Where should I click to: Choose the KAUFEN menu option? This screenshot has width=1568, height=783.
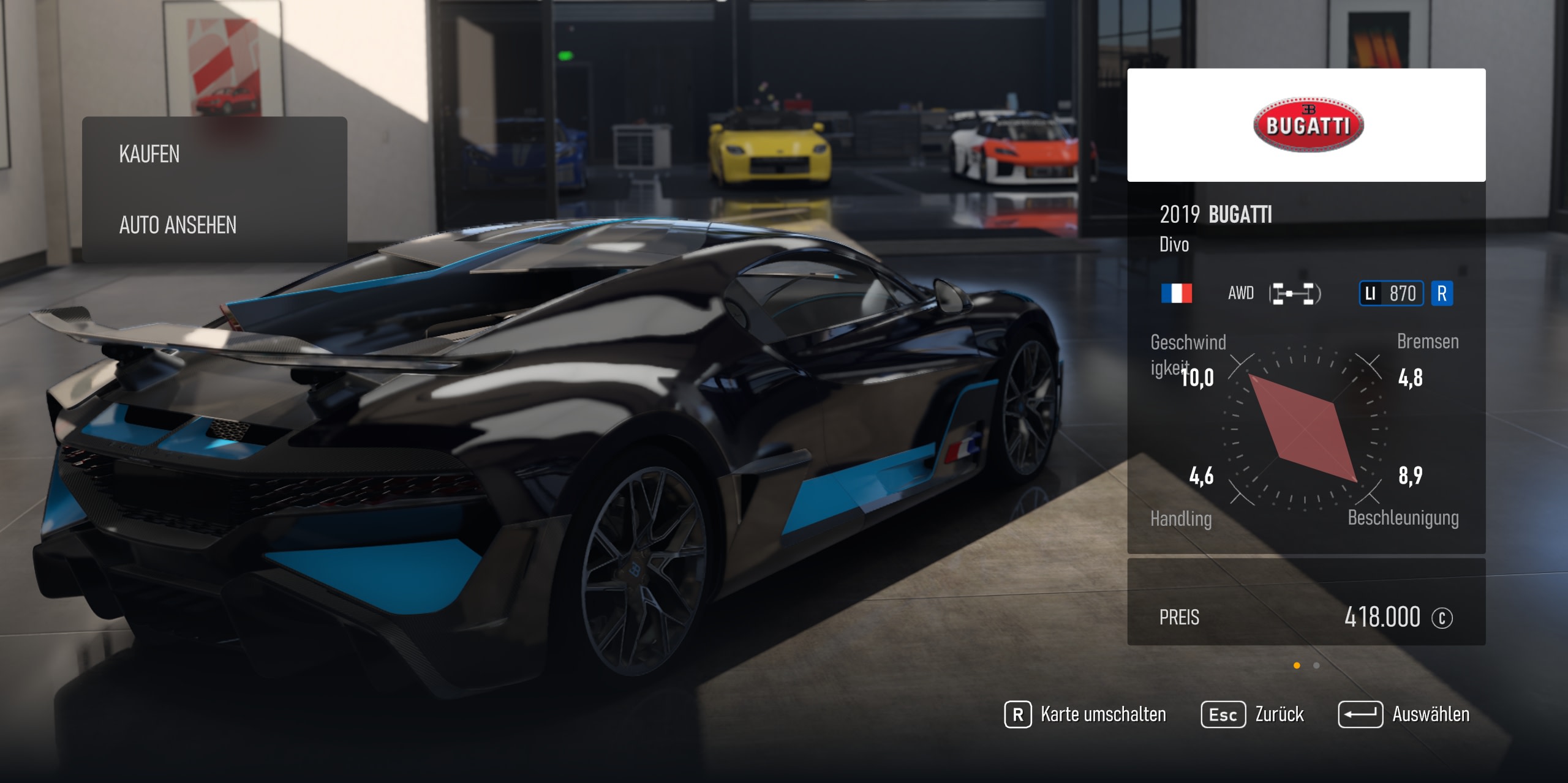point(214,154)
